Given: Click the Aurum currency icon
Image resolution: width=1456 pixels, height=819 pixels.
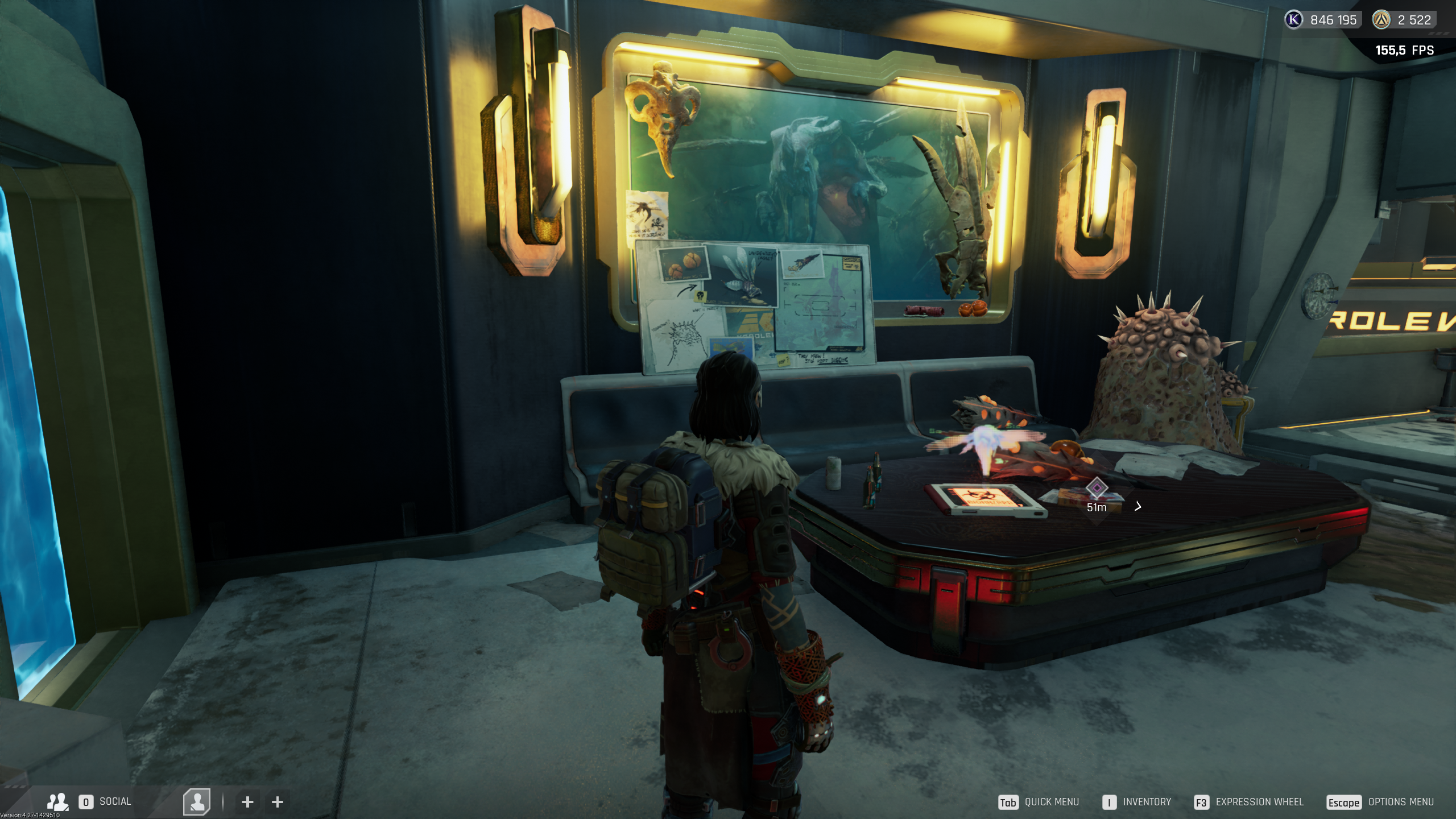Looking at the screenshot, I should point(1381,20).
